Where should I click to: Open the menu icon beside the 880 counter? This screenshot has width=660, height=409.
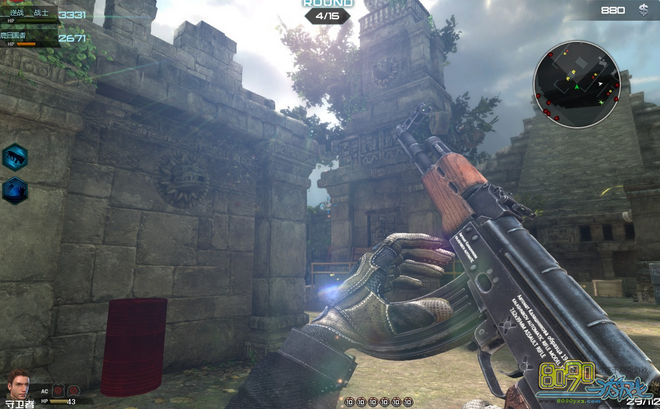point(642,10)
